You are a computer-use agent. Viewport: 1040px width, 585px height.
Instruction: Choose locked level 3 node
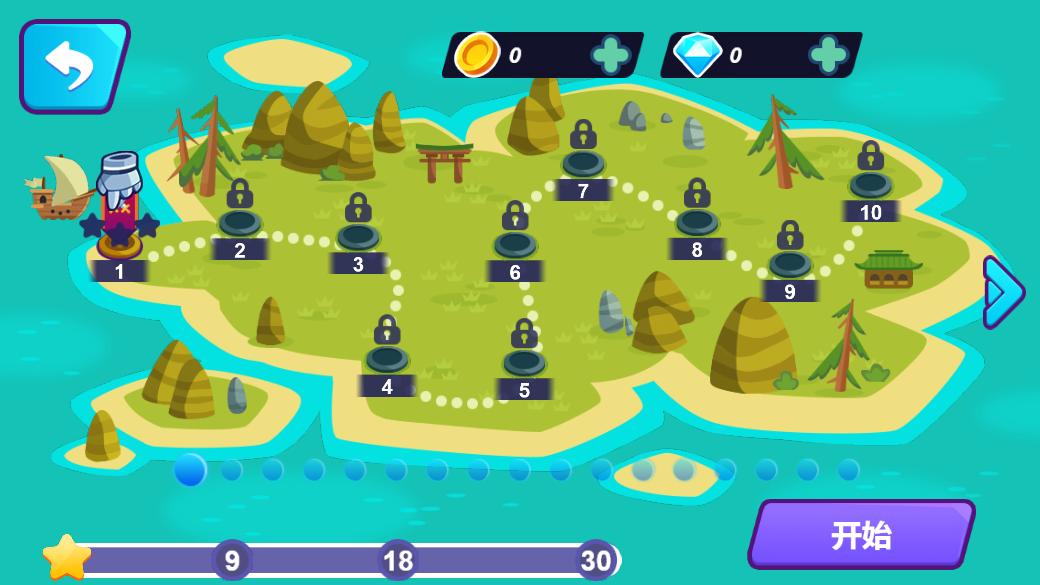click(358, 236)
